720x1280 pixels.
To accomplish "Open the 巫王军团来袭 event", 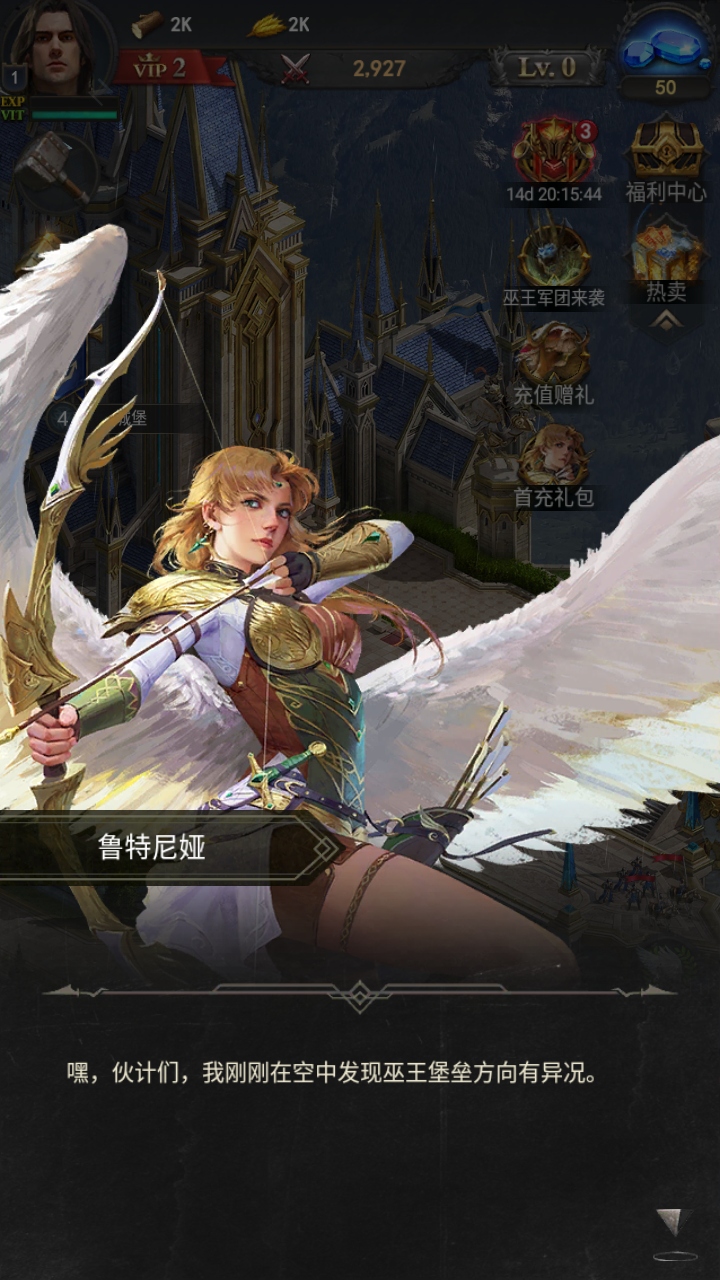I will (554, 257).
